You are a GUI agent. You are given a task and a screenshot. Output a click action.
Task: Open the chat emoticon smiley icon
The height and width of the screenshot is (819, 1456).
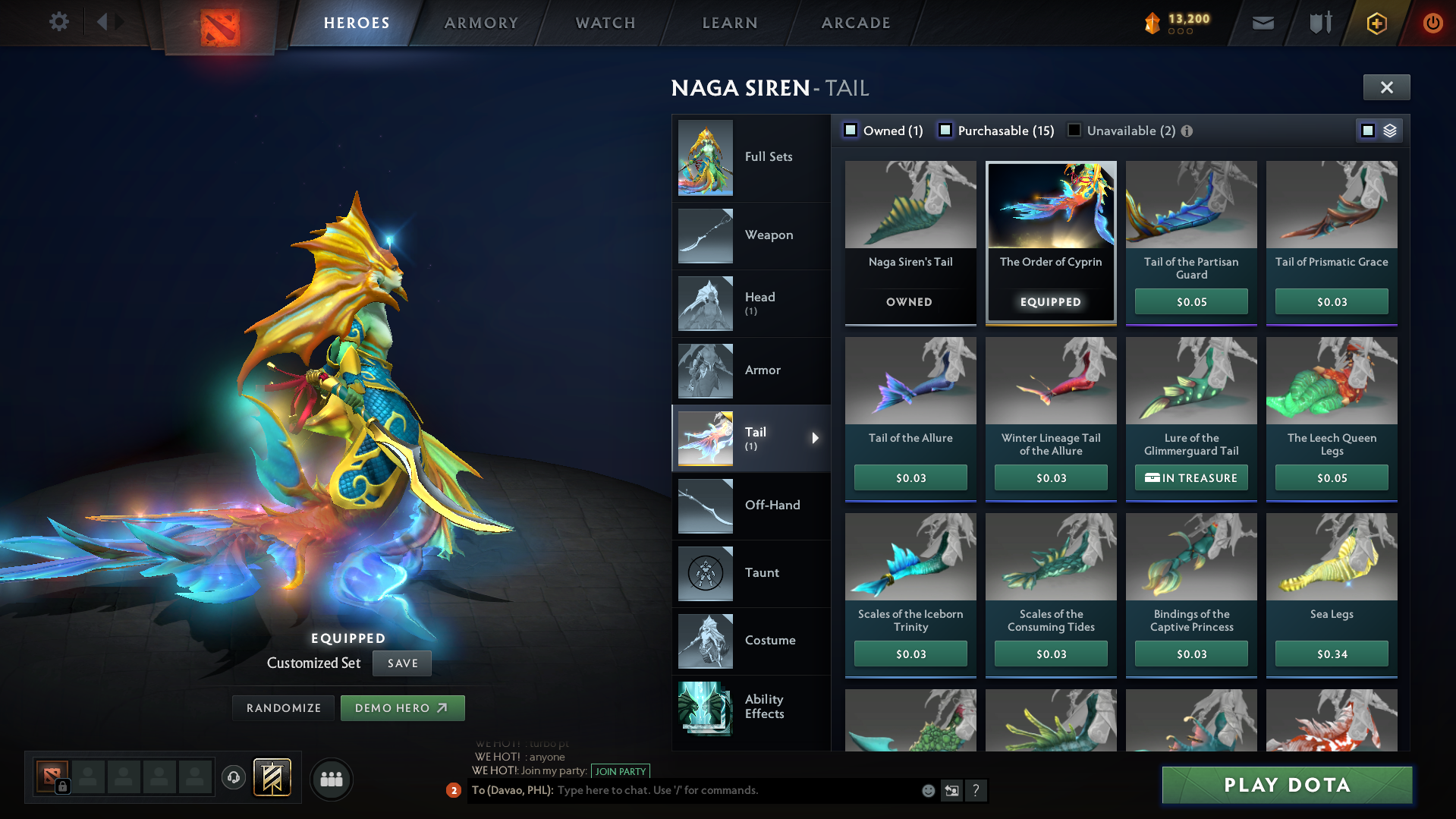927,790
